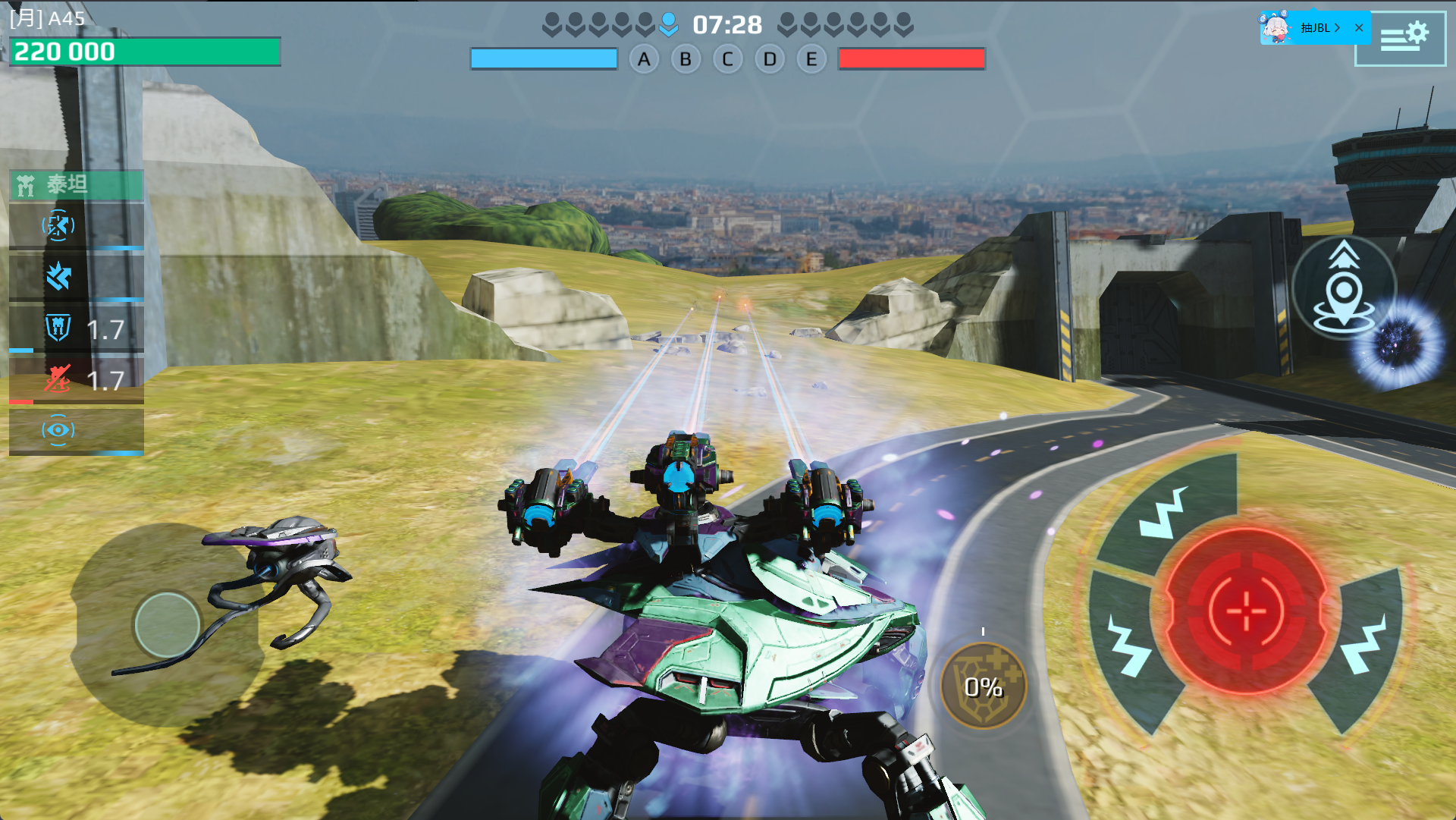
Task: Trigger the dark glowing orb module
Action: 1400,345
